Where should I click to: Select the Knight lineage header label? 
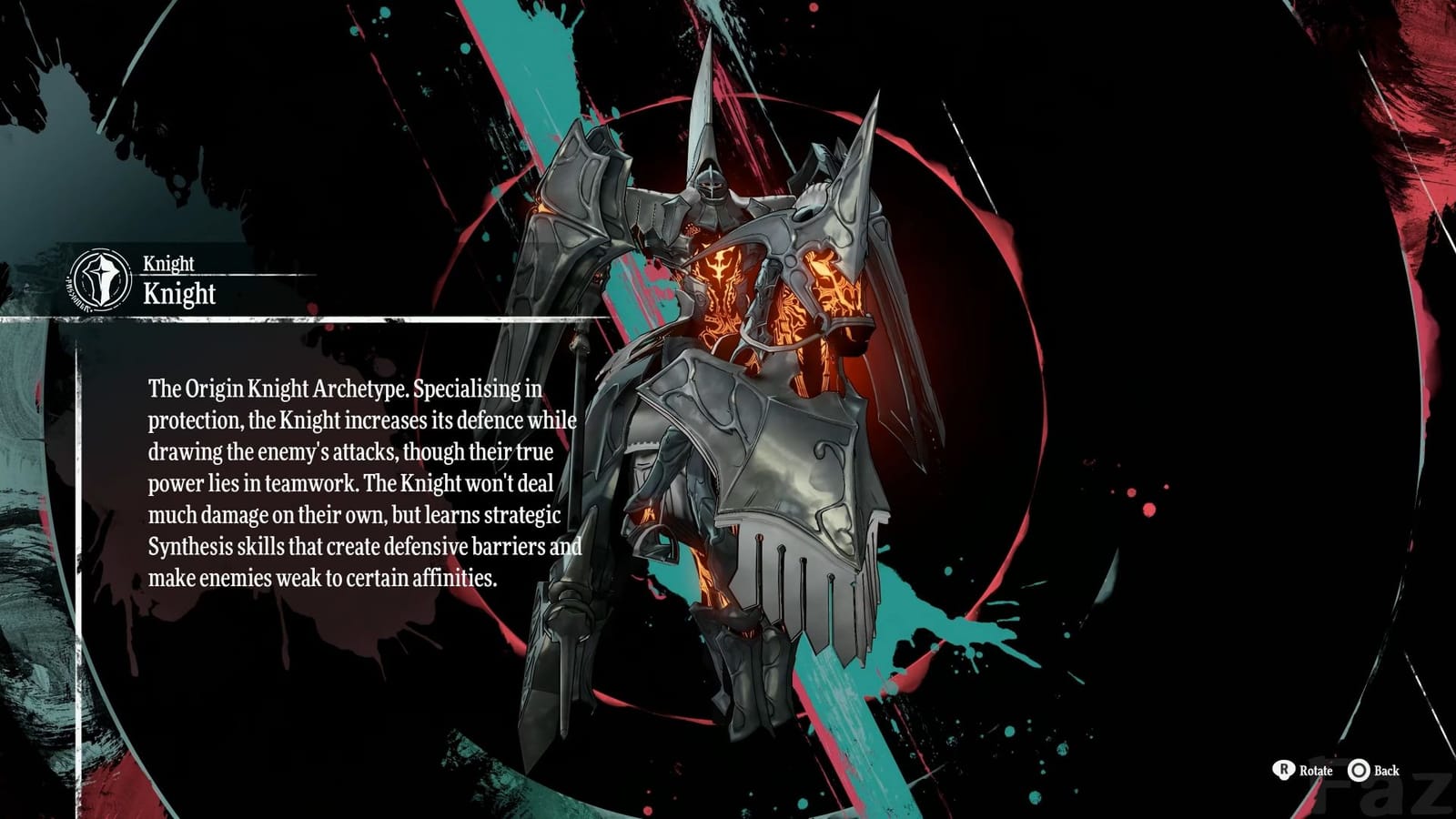coord(168,264)
